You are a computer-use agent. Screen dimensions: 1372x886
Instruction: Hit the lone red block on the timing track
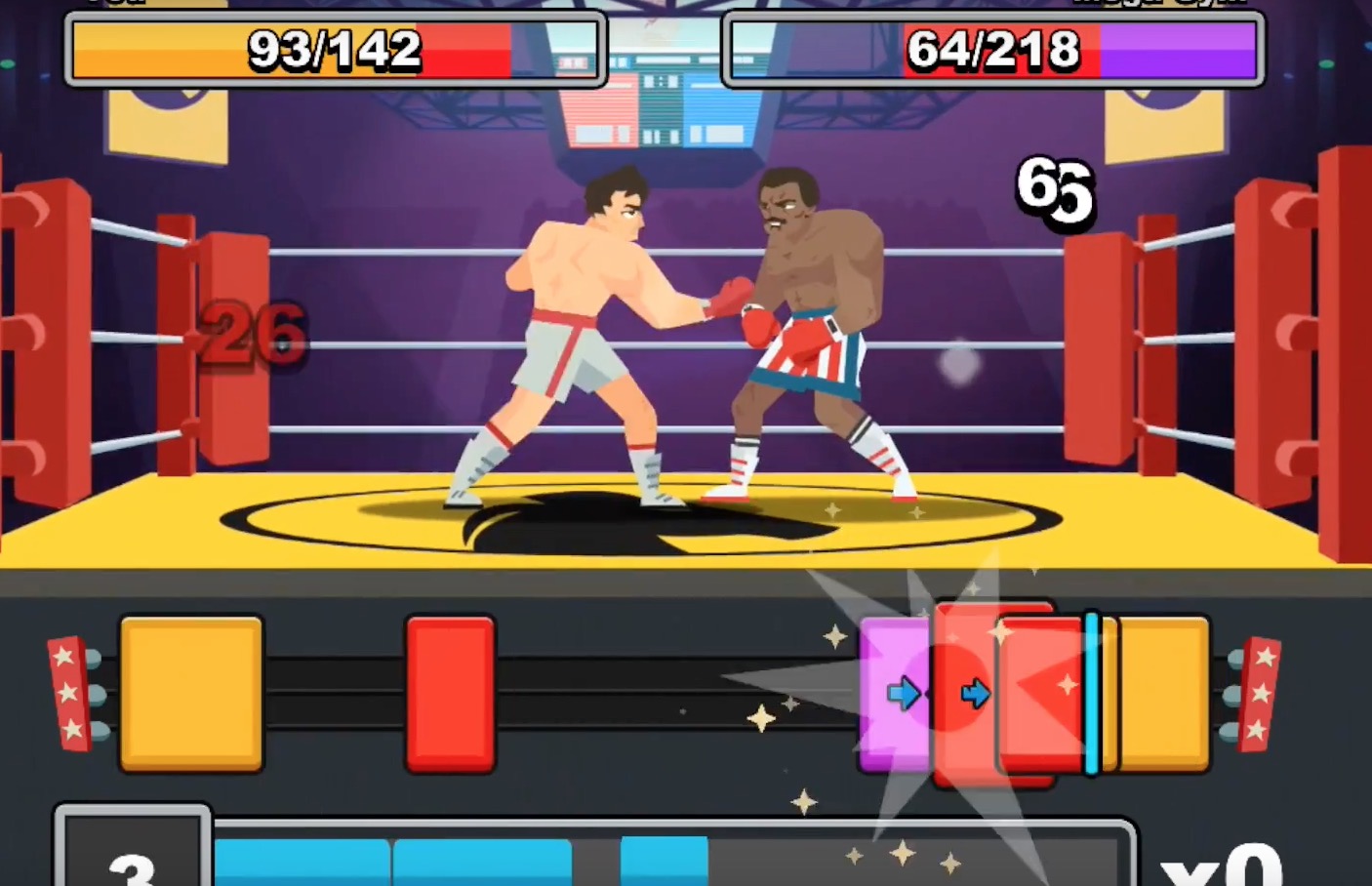click(x=450, y=693)
